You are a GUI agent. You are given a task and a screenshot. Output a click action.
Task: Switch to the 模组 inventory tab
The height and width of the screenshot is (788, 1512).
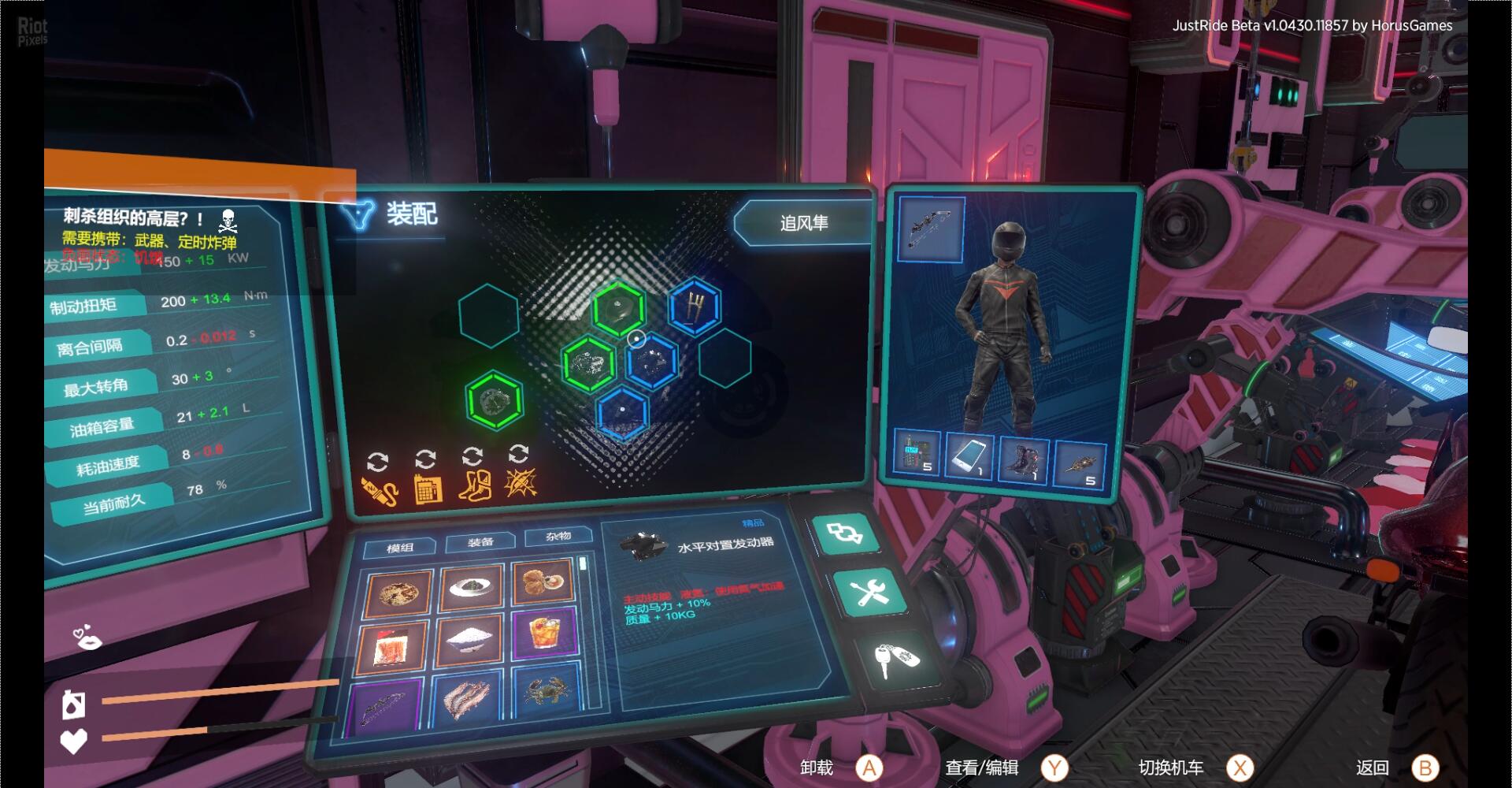(400, 548)
